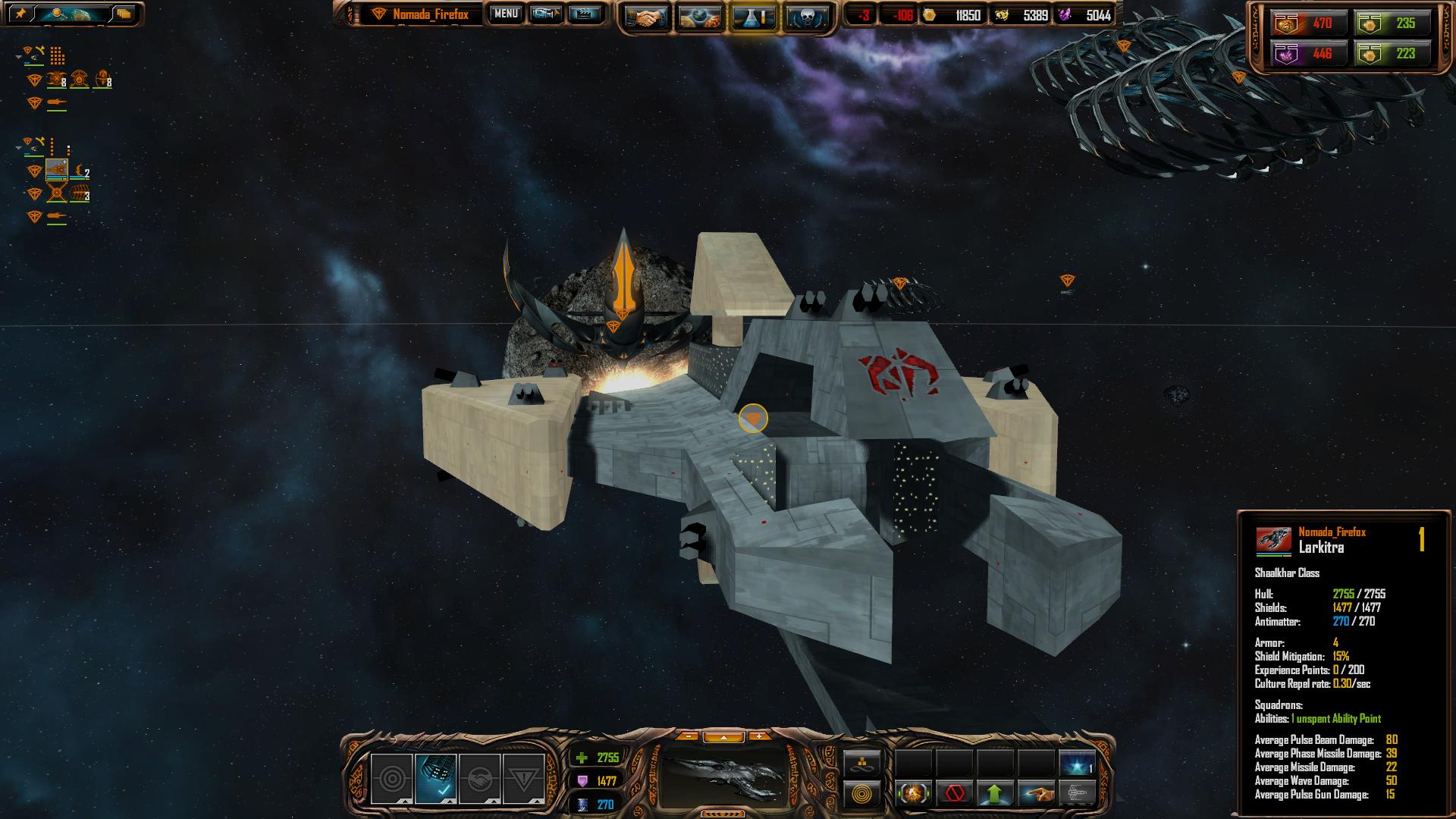Click the plus button above ship portrait
The height and width of the screenshot is (819, 1456).
(758, 736)
